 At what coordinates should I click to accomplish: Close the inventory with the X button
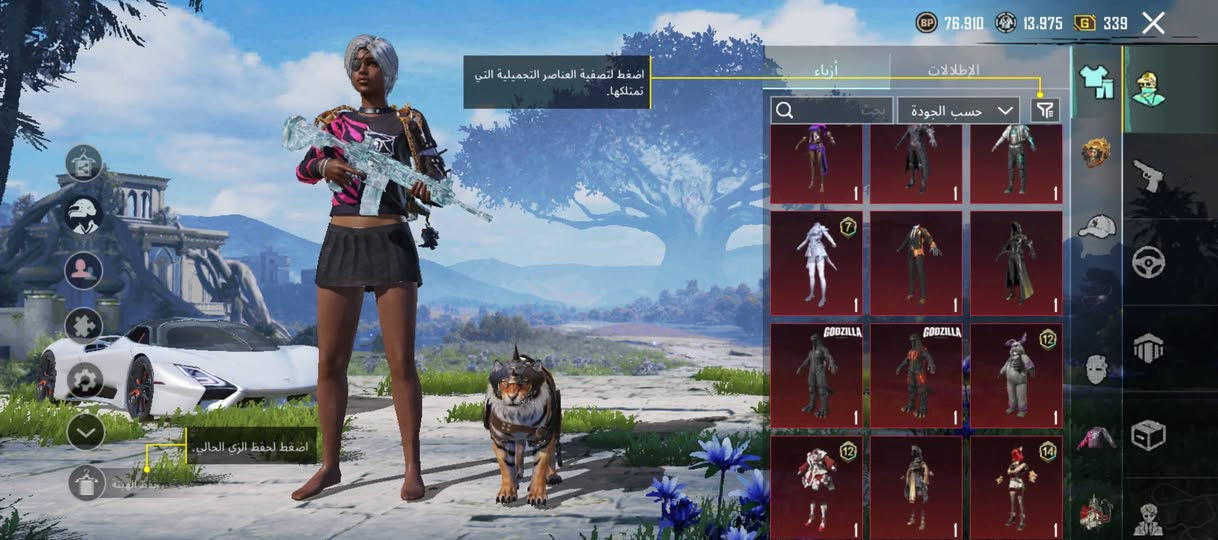pyautogui.click(x=1153, y=23)
